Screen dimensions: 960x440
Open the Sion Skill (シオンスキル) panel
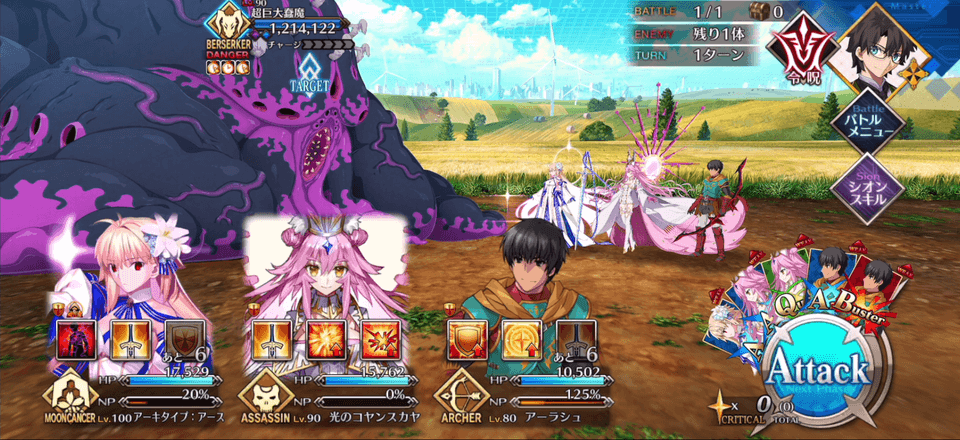click(x=868, y=187)
